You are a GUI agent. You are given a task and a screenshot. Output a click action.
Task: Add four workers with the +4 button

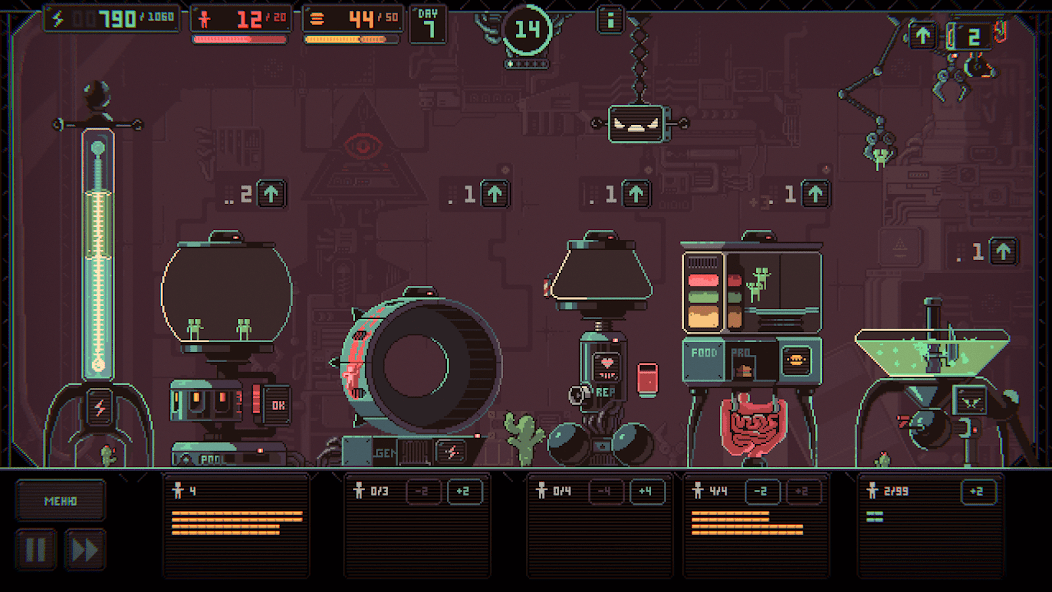pos(645,491)
